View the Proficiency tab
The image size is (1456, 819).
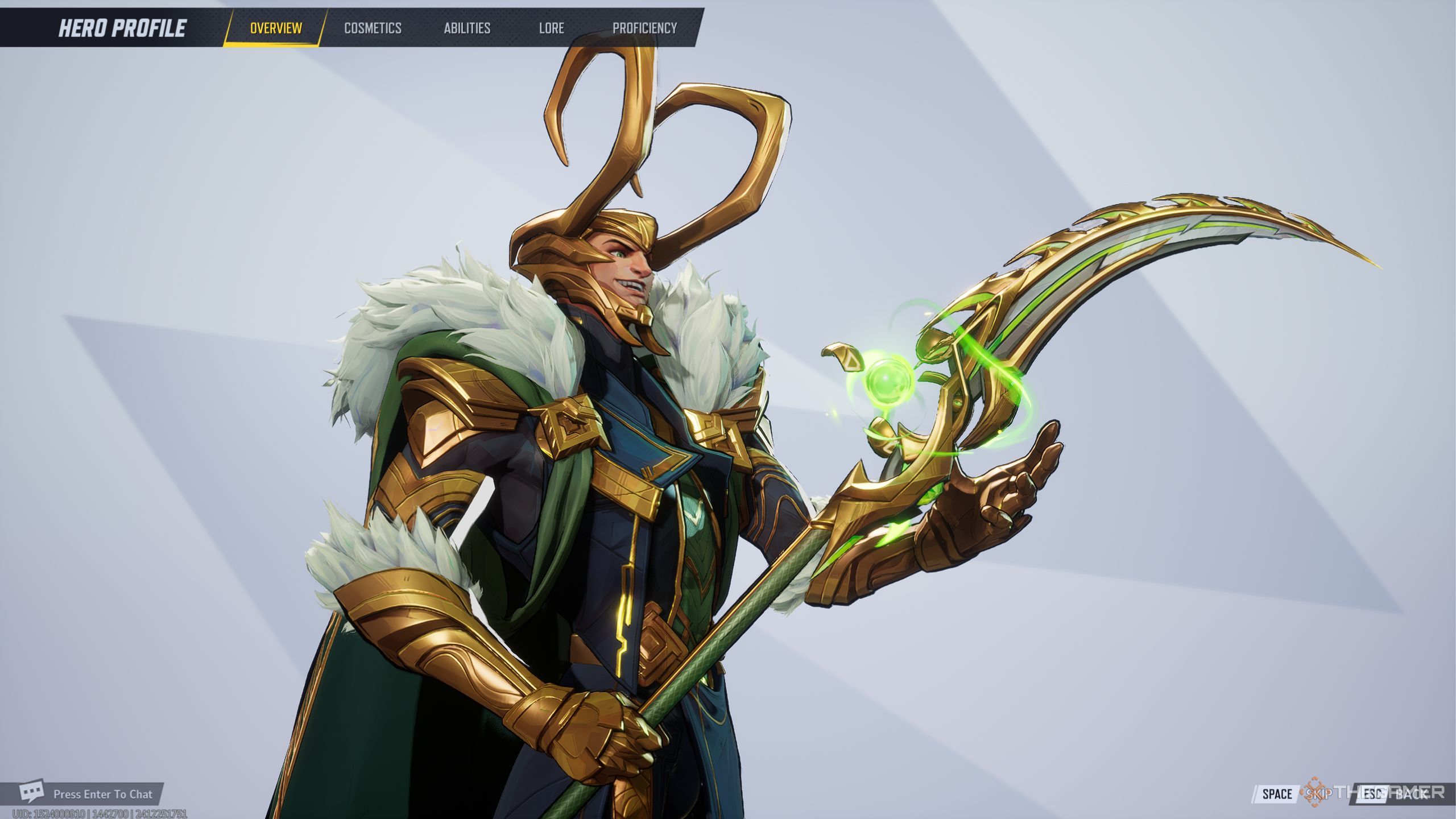[x=644, y=28]
